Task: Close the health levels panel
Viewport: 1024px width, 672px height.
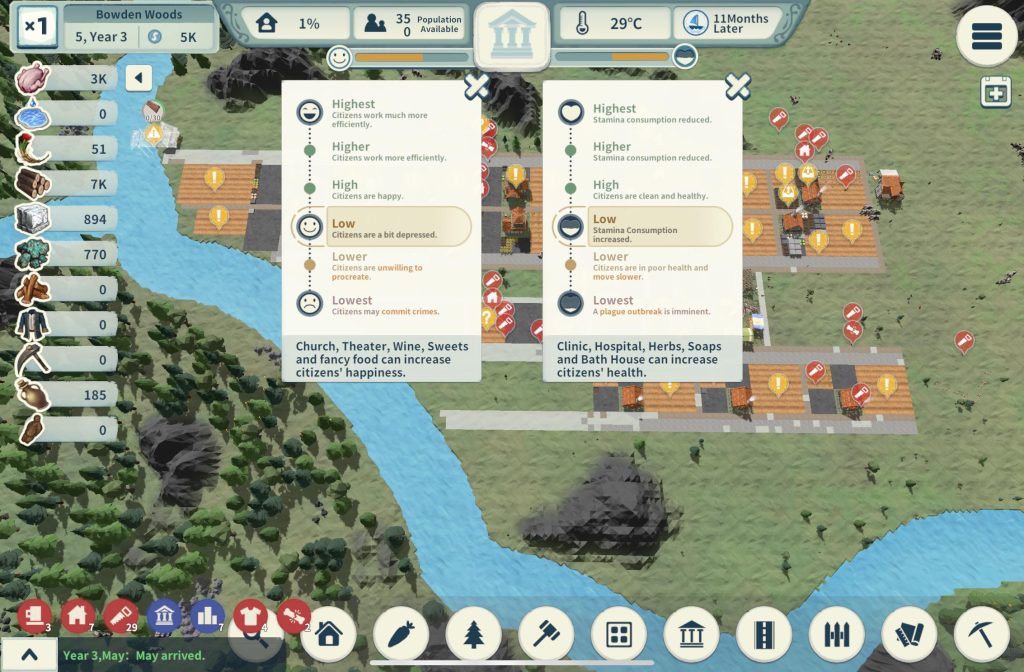Action: [737, 87]
